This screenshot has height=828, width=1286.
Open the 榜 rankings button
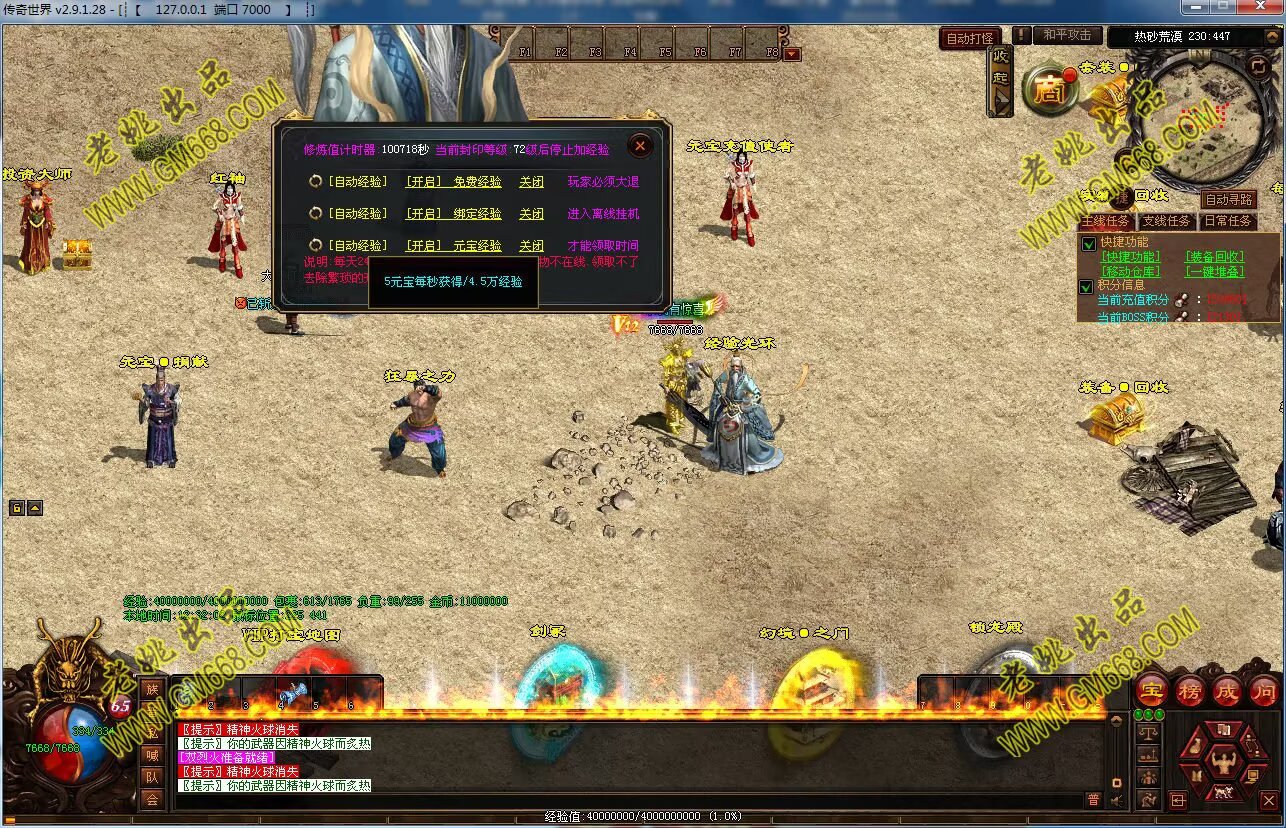coord(1190,690)
